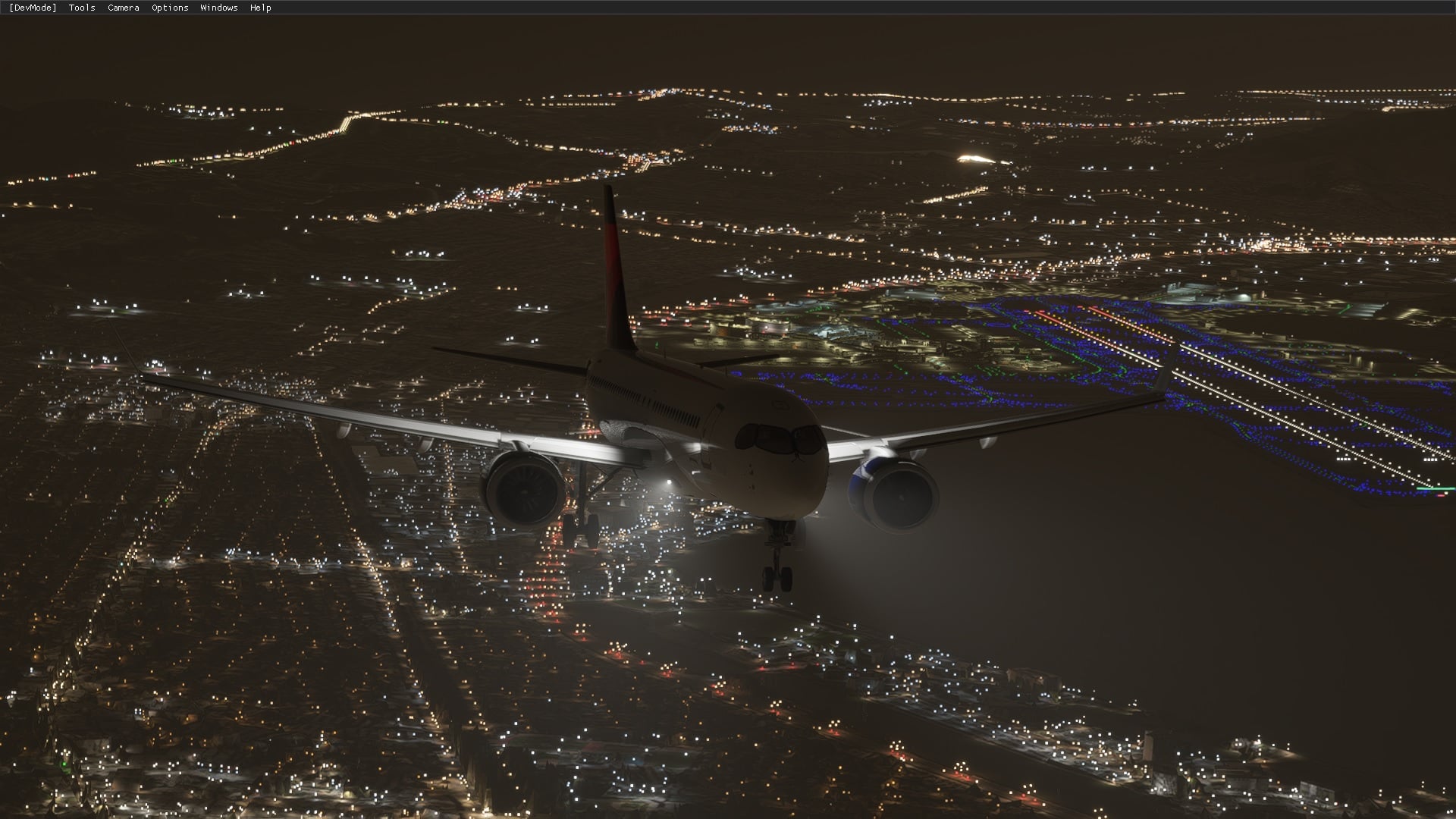Click Help for DevMode documentation
The image size is (1456, 819).
pos(260,8)
